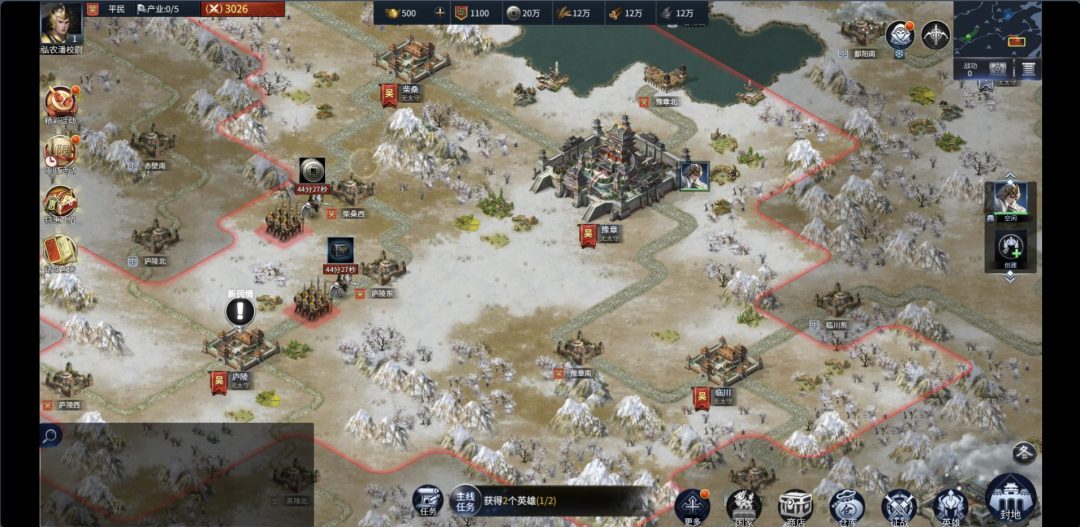Open the 商店 shop
Screen dimensions: 1080x527
click(x=796, y=505)
